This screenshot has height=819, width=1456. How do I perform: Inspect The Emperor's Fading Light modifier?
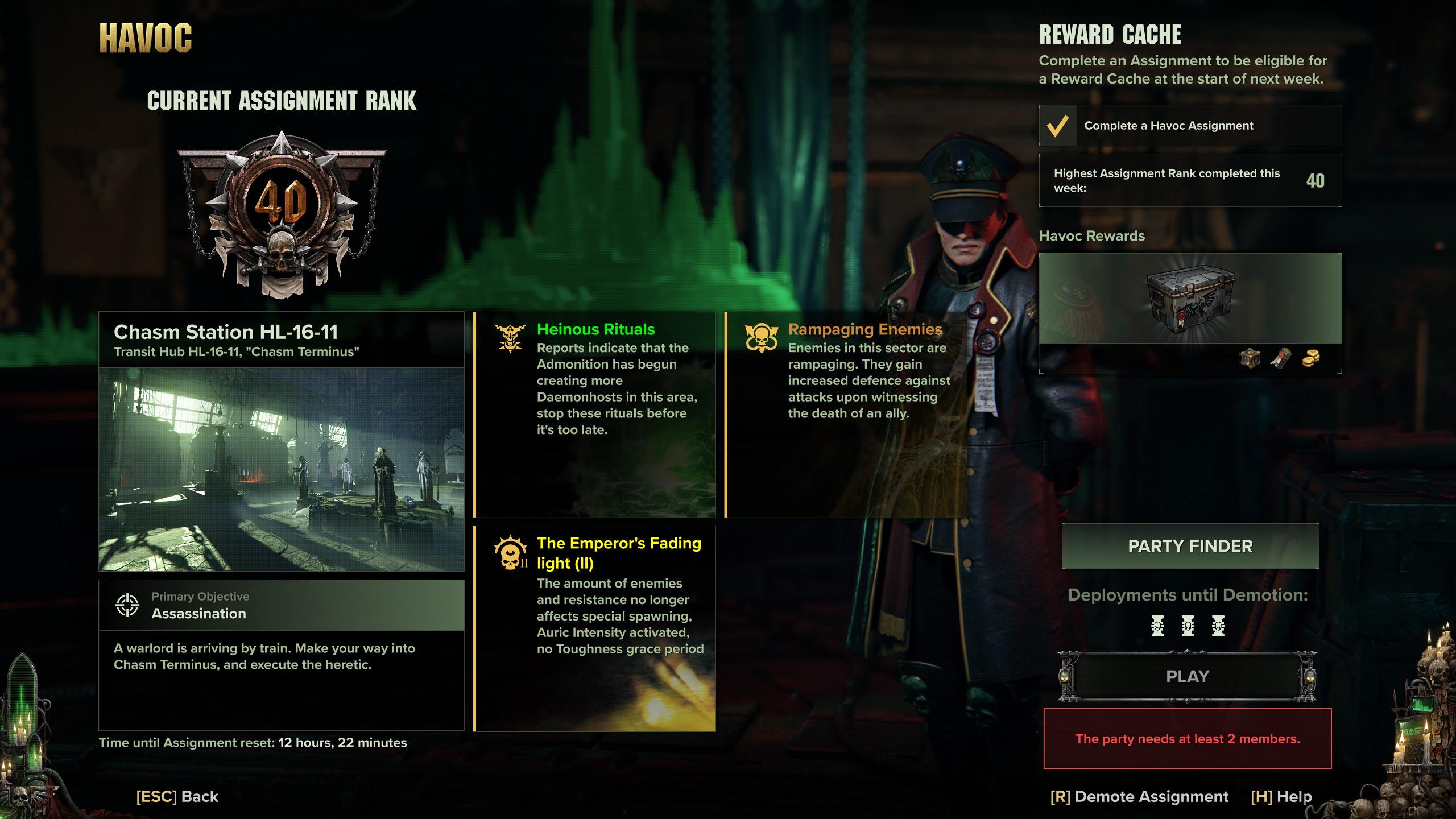click(x=595, y=628)
